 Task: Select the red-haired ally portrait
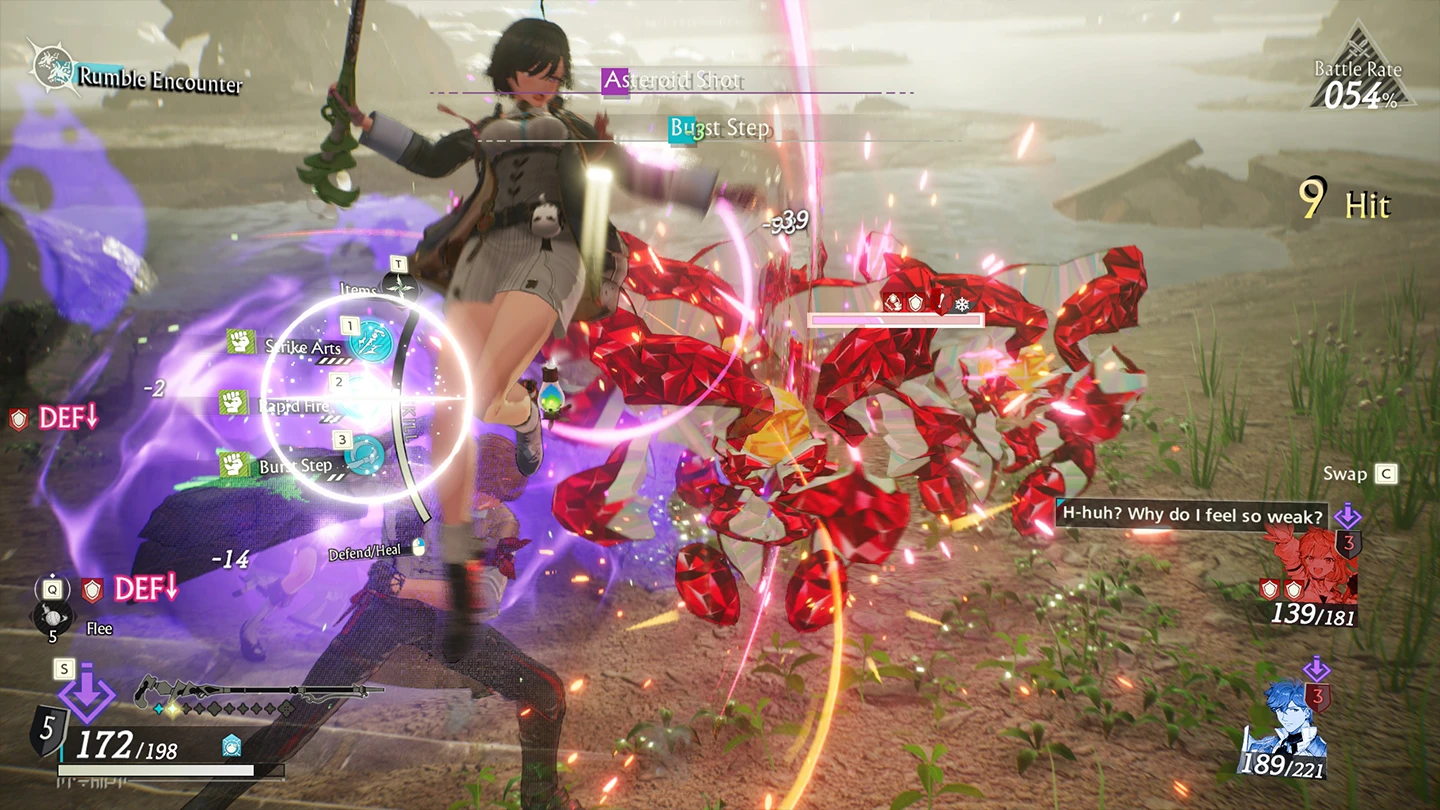click(x=1311, y=566)
